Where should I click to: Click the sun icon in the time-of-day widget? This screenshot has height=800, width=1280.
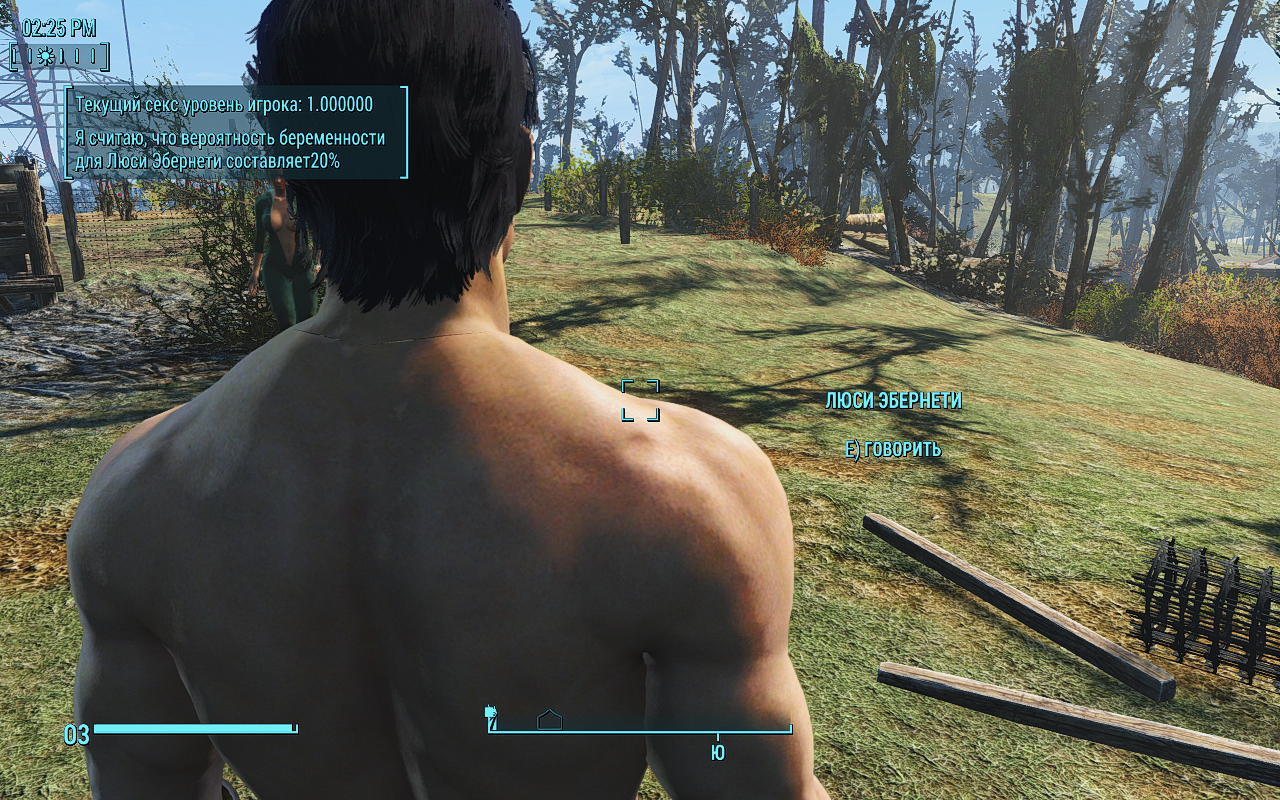coord(44,57)
